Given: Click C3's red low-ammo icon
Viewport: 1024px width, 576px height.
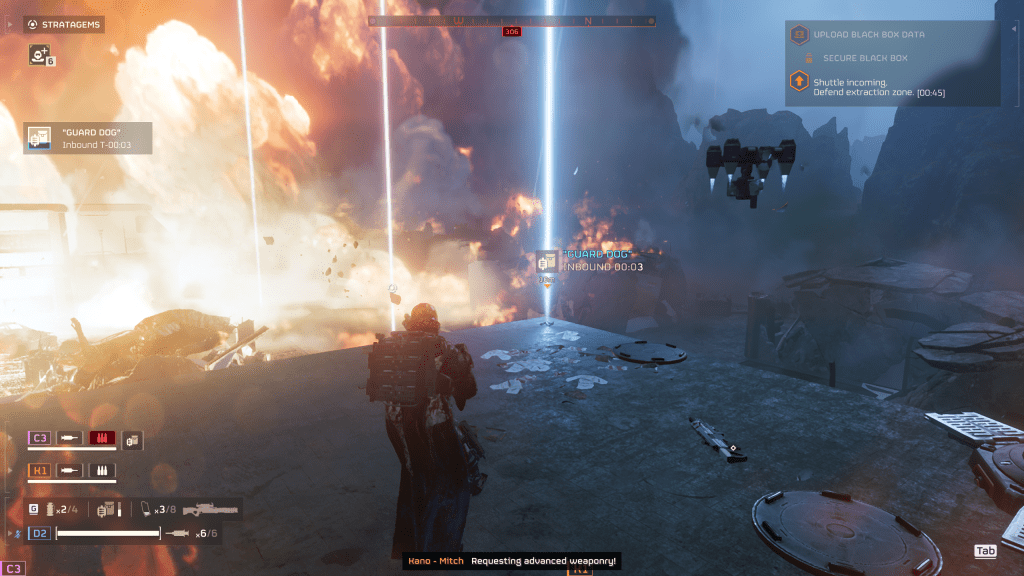Looking at the screenshot, I should [102, 438].
